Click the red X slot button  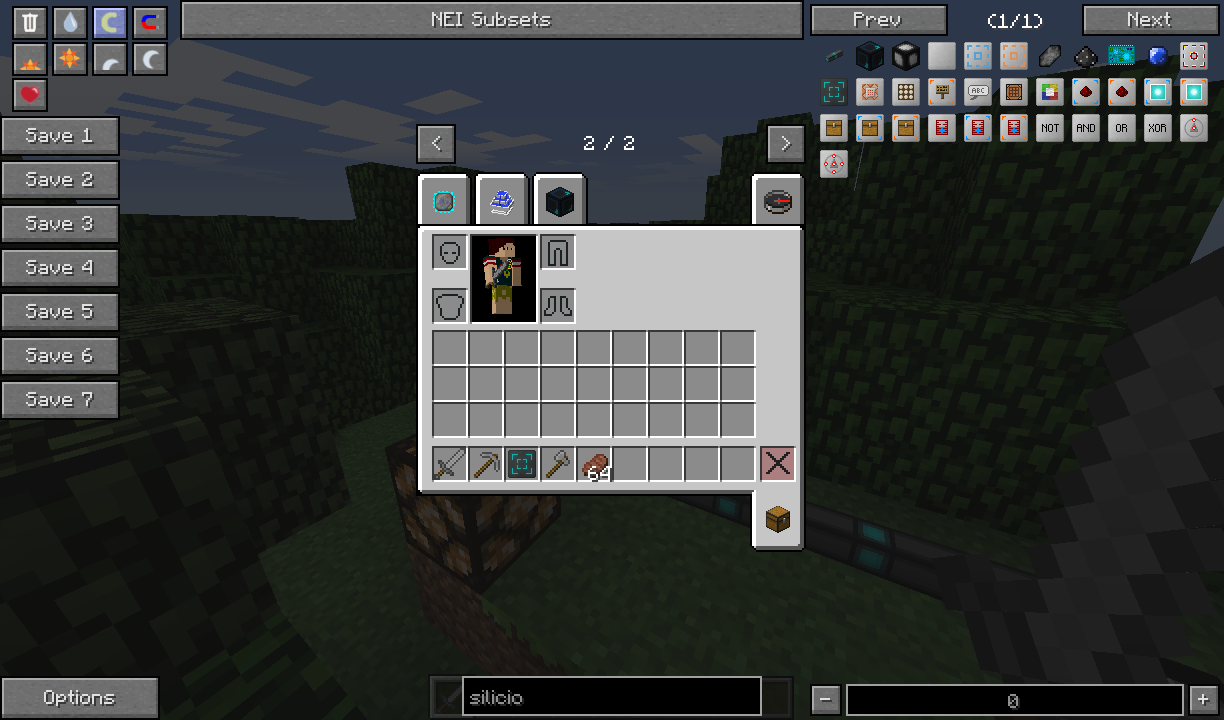(x=778, y=464)
